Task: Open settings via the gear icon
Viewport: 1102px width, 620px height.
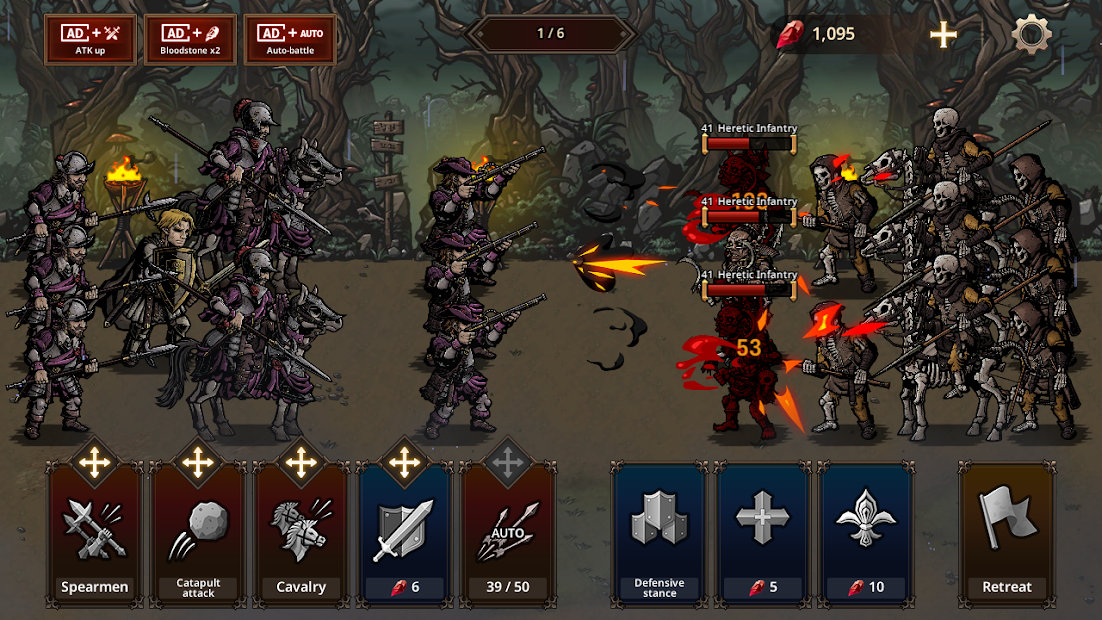Action: [x=1031, y=35]
